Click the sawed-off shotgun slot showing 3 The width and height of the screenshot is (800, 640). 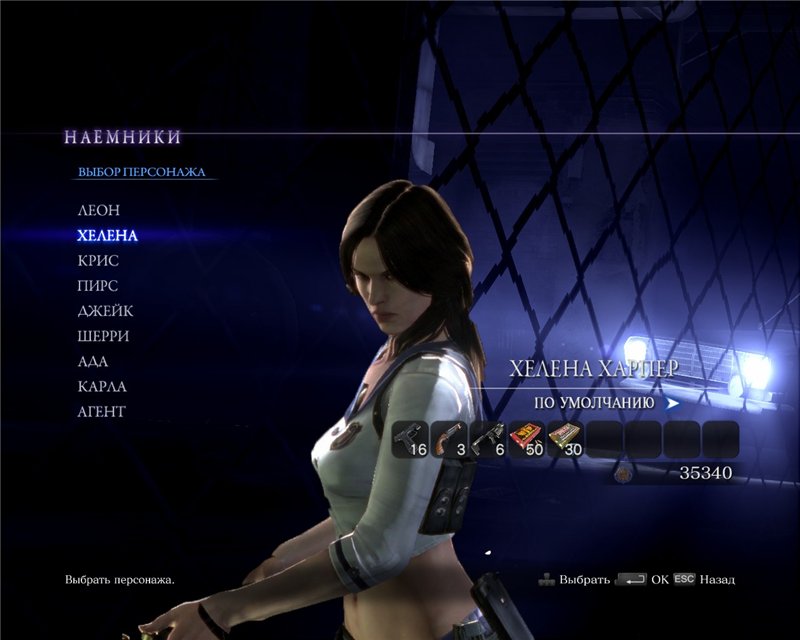pyautogui.click(x=450, y=439)
